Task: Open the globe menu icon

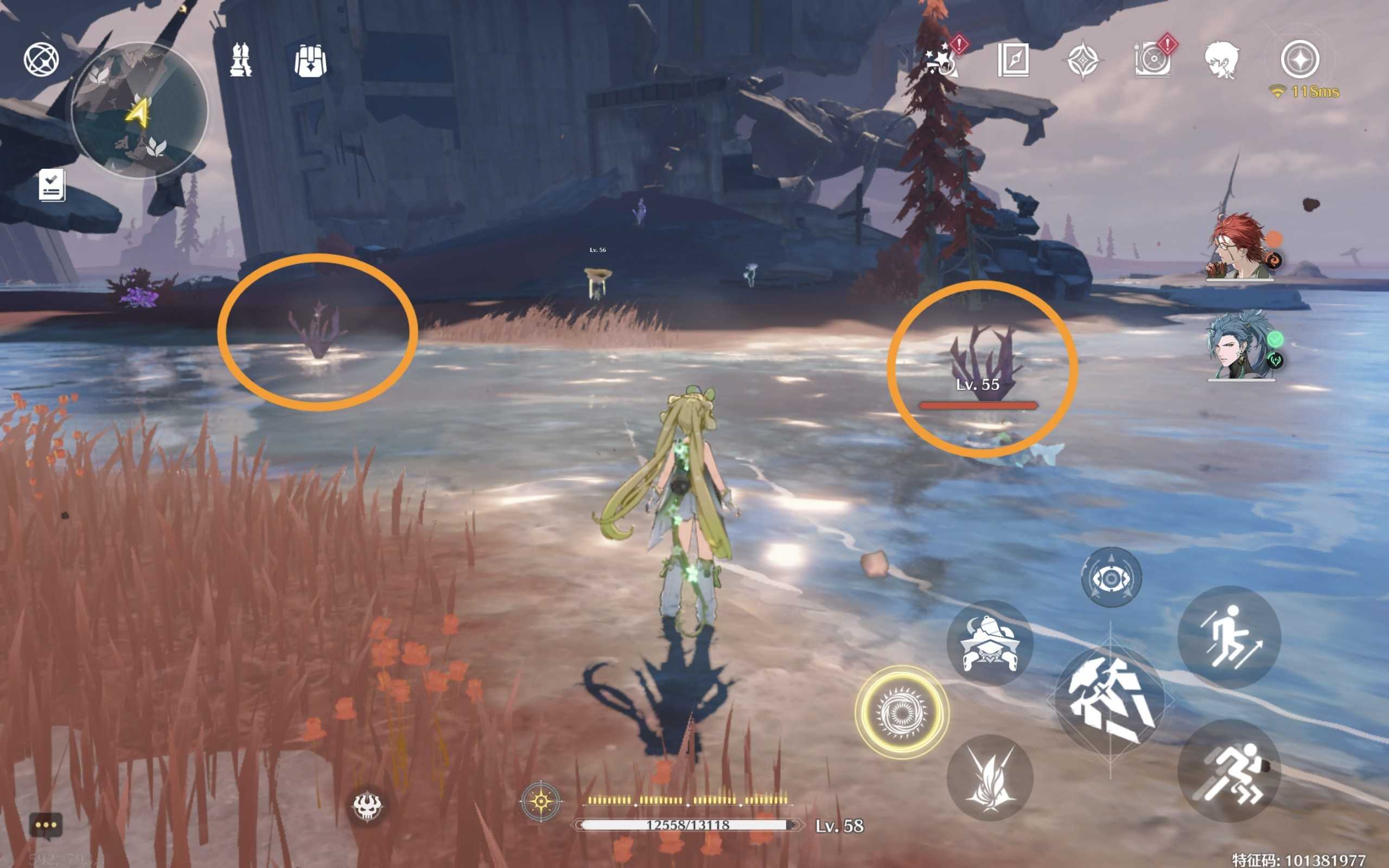Action: point(41,59)
